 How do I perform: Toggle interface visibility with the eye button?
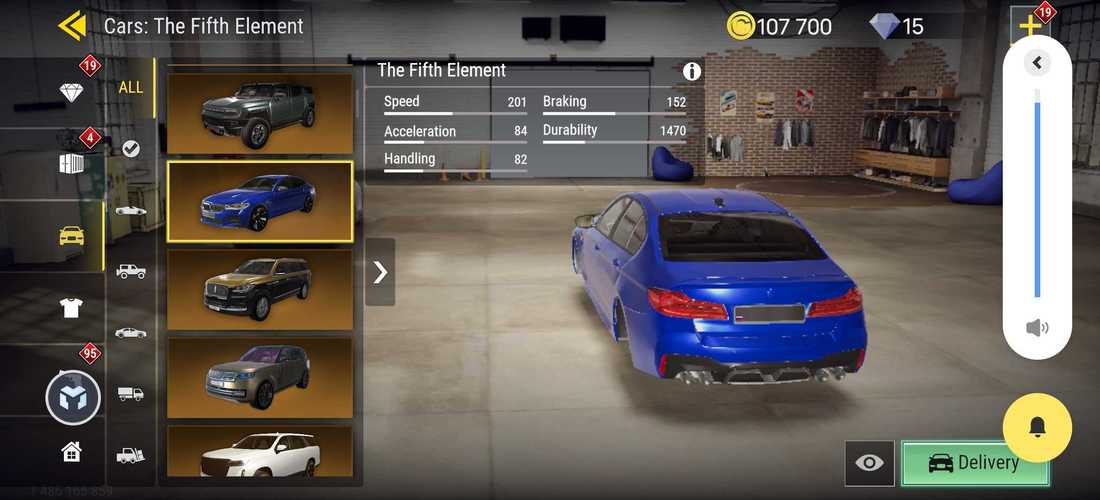pos(870,463)
